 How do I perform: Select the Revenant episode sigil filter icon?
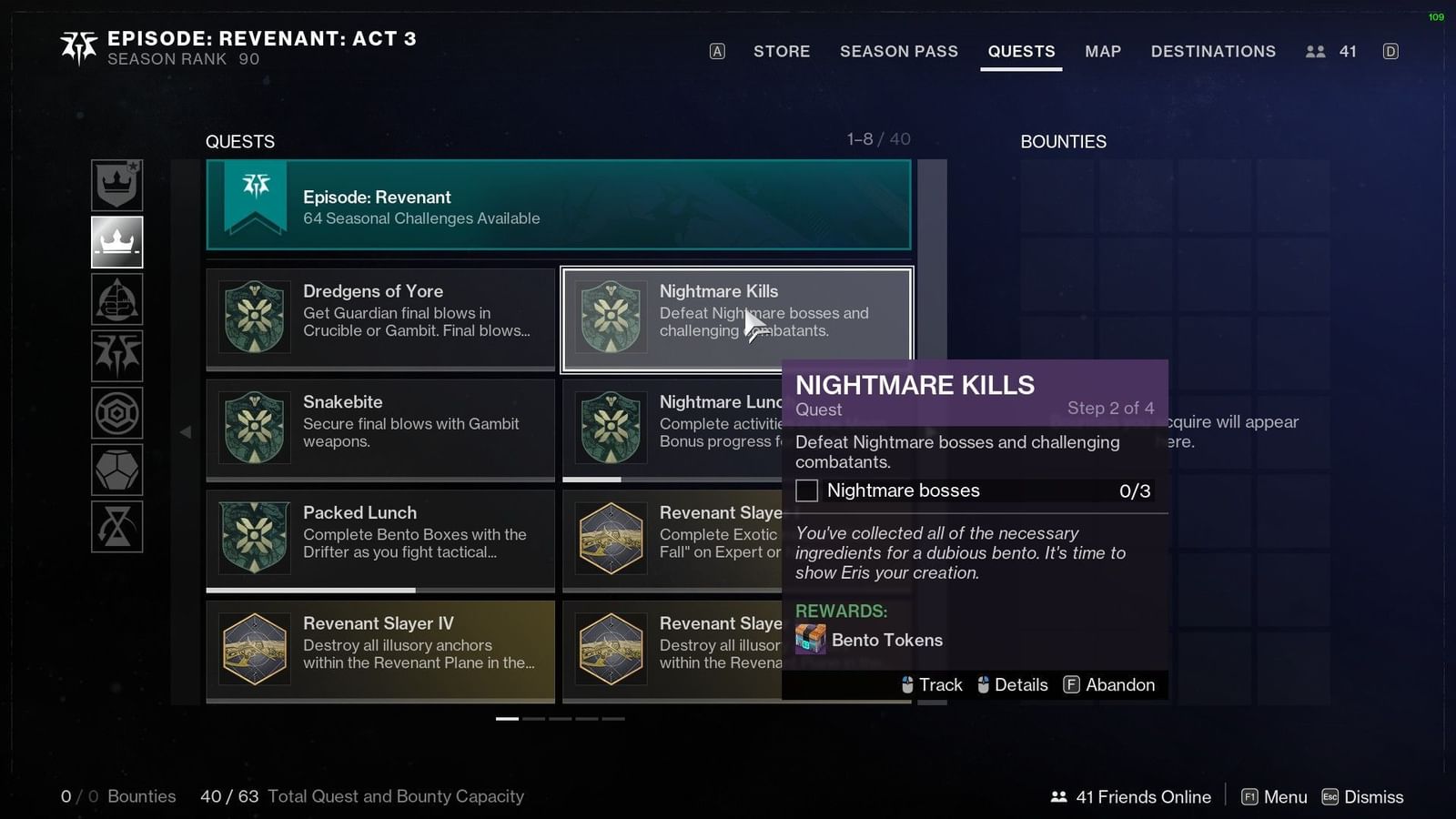tap(116, 356)
